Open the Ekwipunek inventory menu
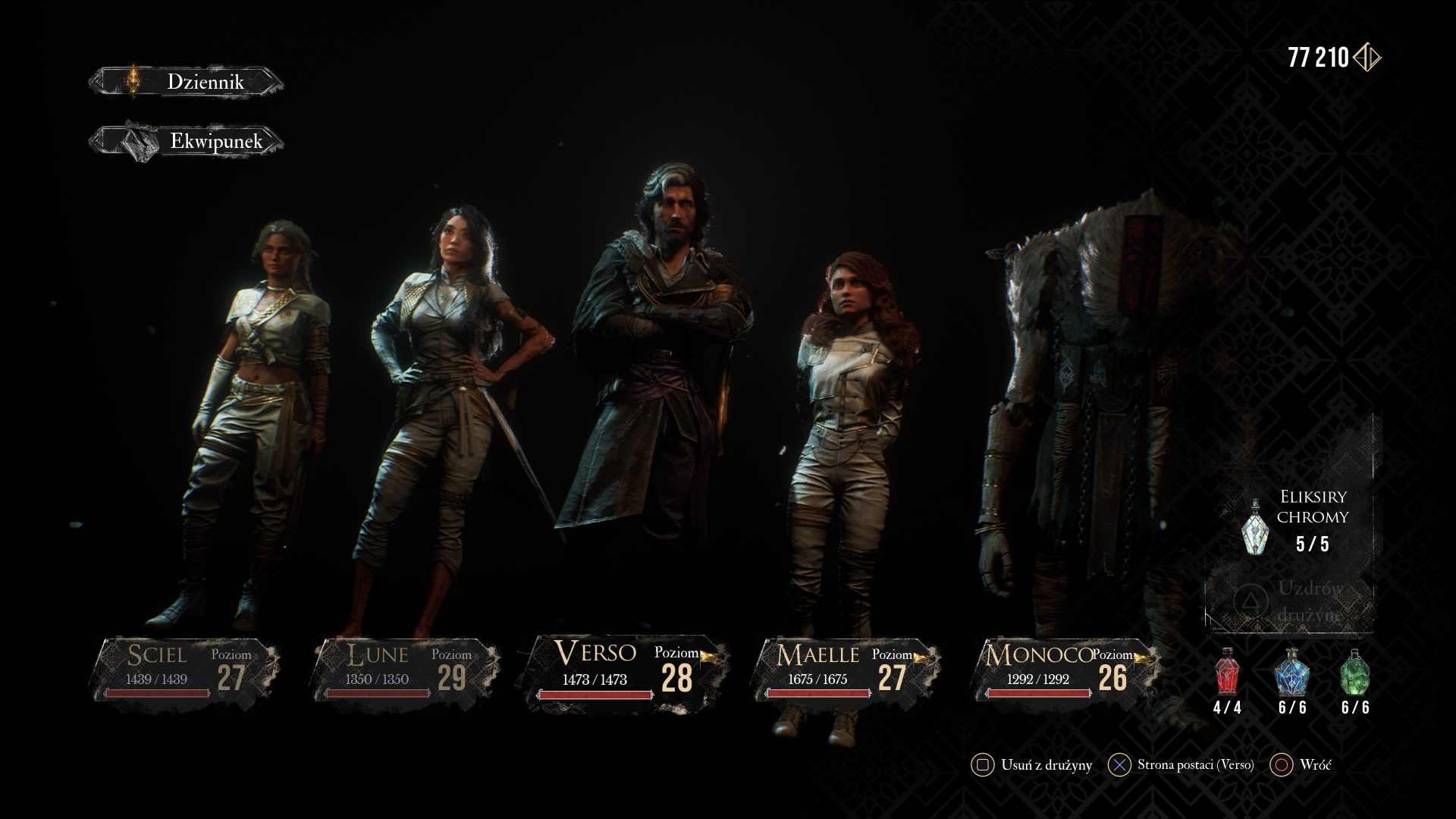The width and height of the screenshot is (1456, 819). tap(187, 141)
